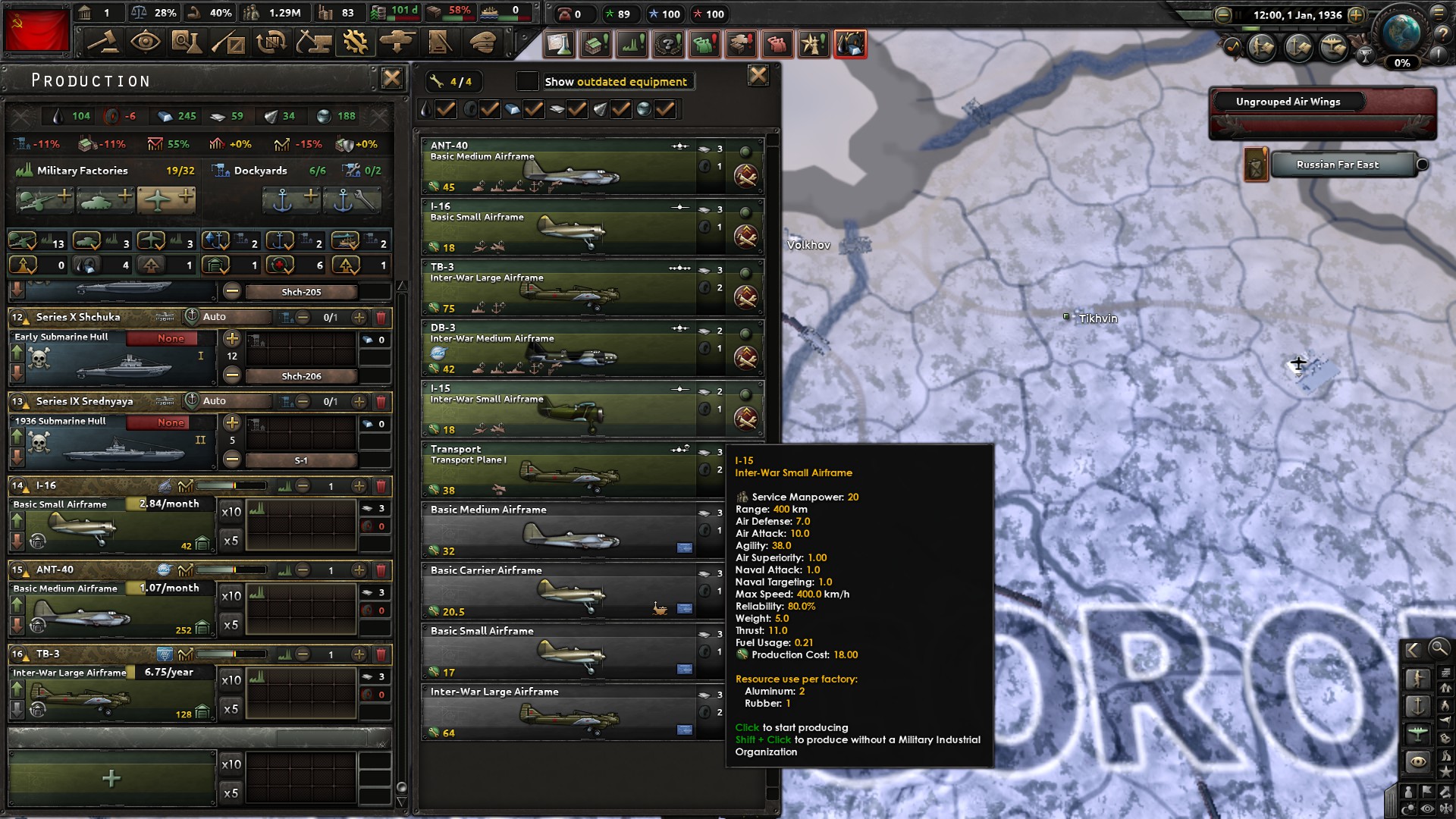Image resolution: width=1456 pixels, height=819 pixels.
Task: Open the Decisions menu (eye icon)
Action: click(148, 43)
